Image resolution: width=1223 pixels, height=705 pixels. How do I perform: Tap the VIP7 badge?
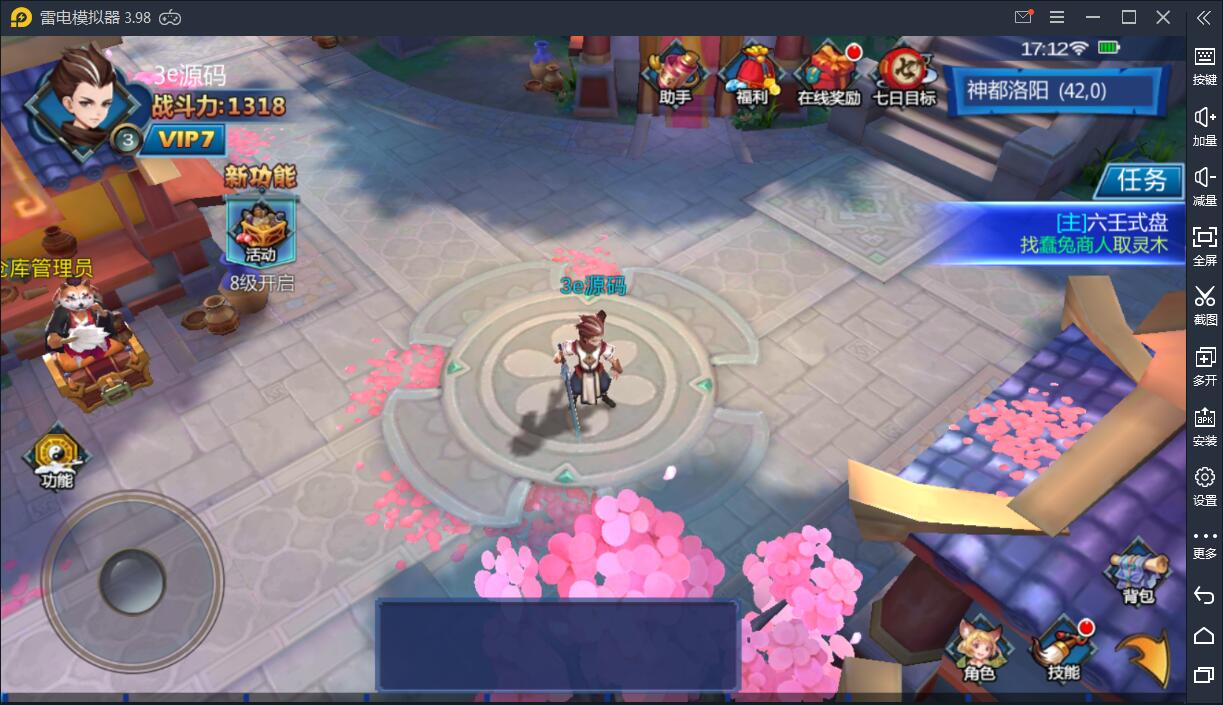click(x=184, y=139)
